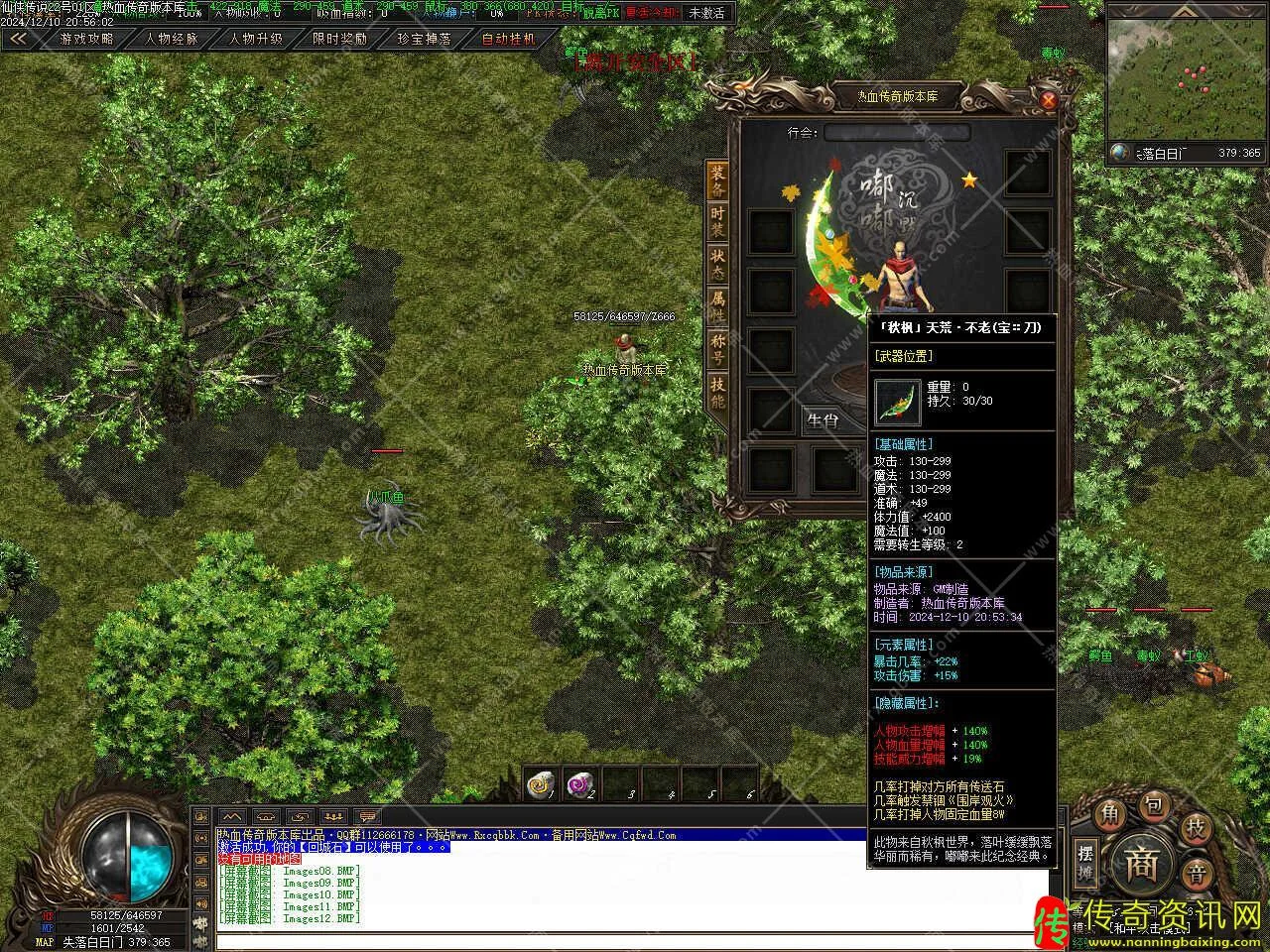
Task: Switch to the 状态 status tab
Action: pos(717,264)
